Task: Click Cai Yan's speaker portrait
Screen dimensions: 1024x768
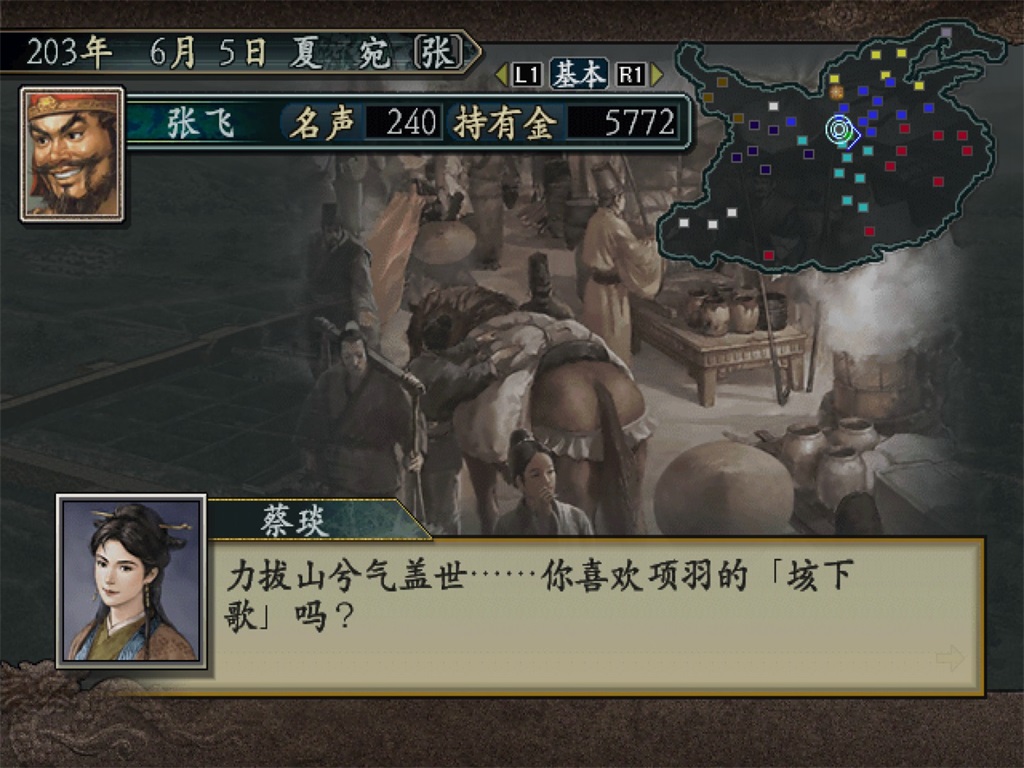Action: pyautogui.click(x=132, y=582)
